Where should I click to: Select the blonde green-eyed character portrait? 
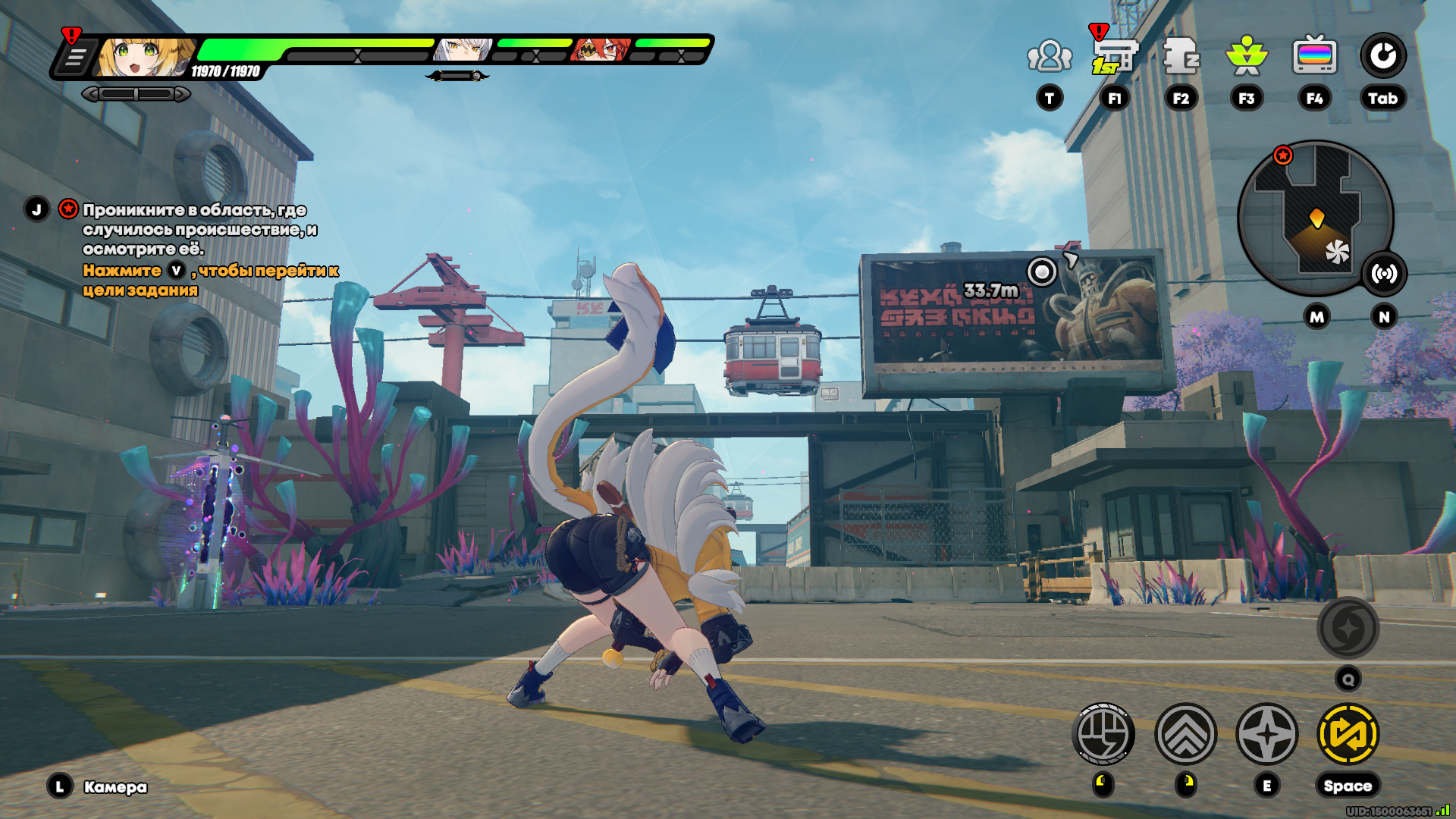point(144,57)
